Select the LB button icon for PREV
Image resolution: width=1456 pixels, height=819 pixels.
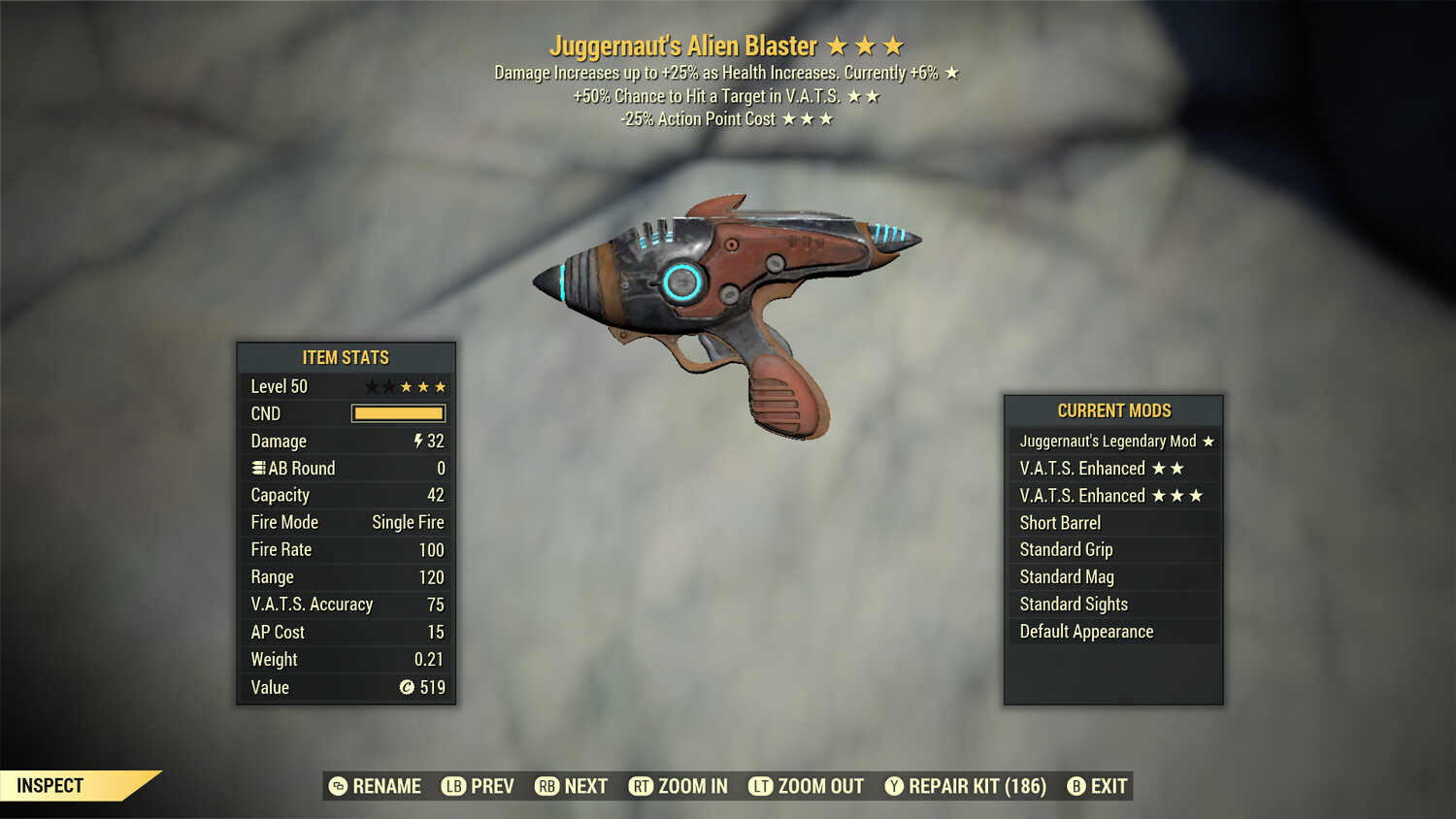pyautogui.click(x=451, y=786)
